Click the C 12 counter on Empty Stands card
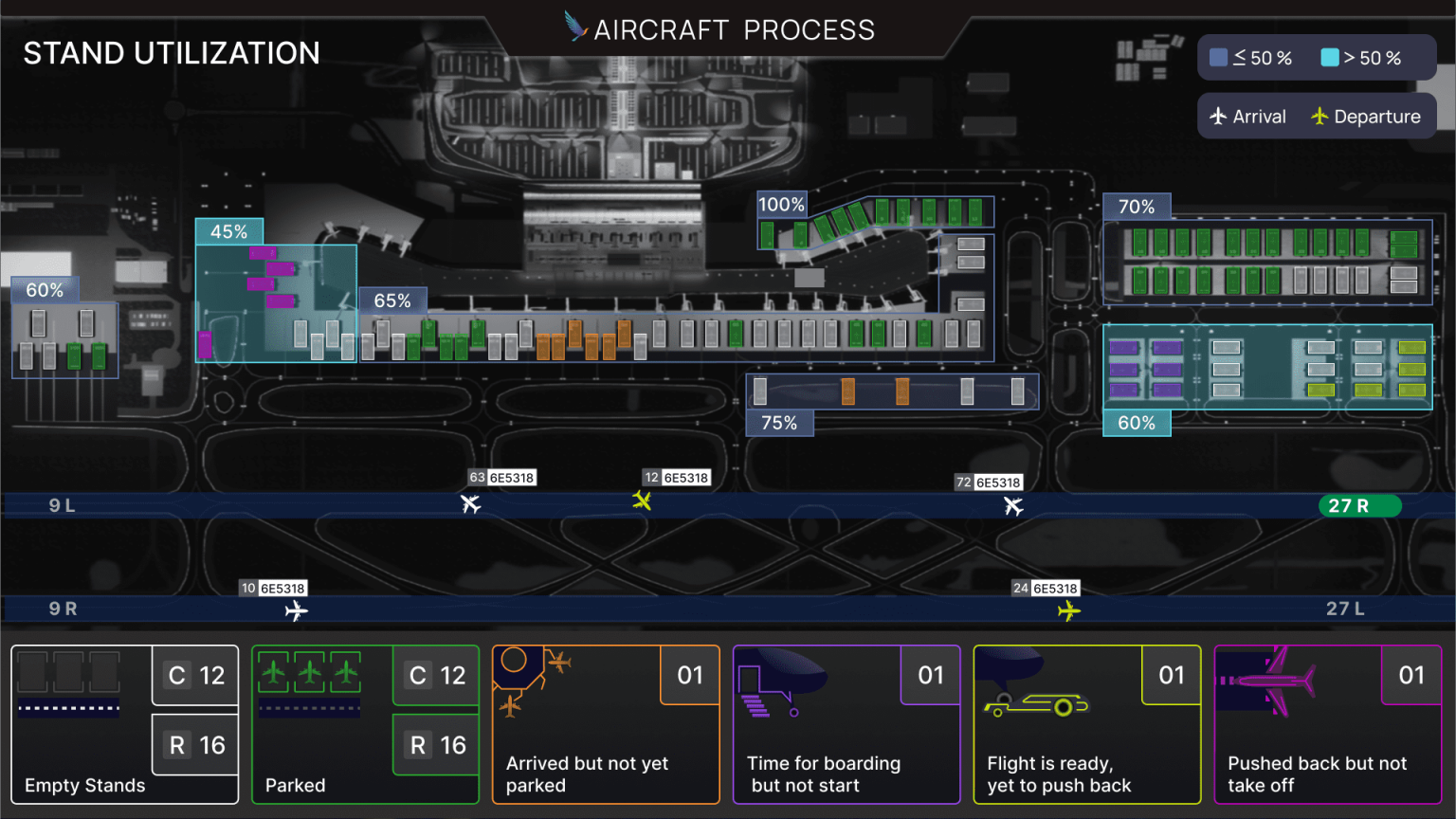The height and width of the screenshot is (819, 1456). pyautogui.click(x=193, y=676)
